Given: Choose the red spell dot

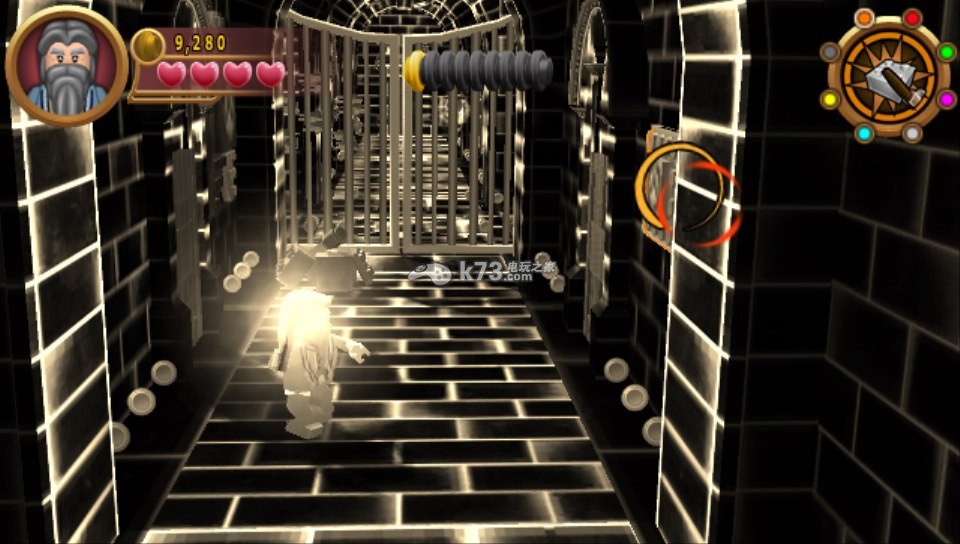Looking at the screenshot, I should pyautogui.click(x=912, y=18).
